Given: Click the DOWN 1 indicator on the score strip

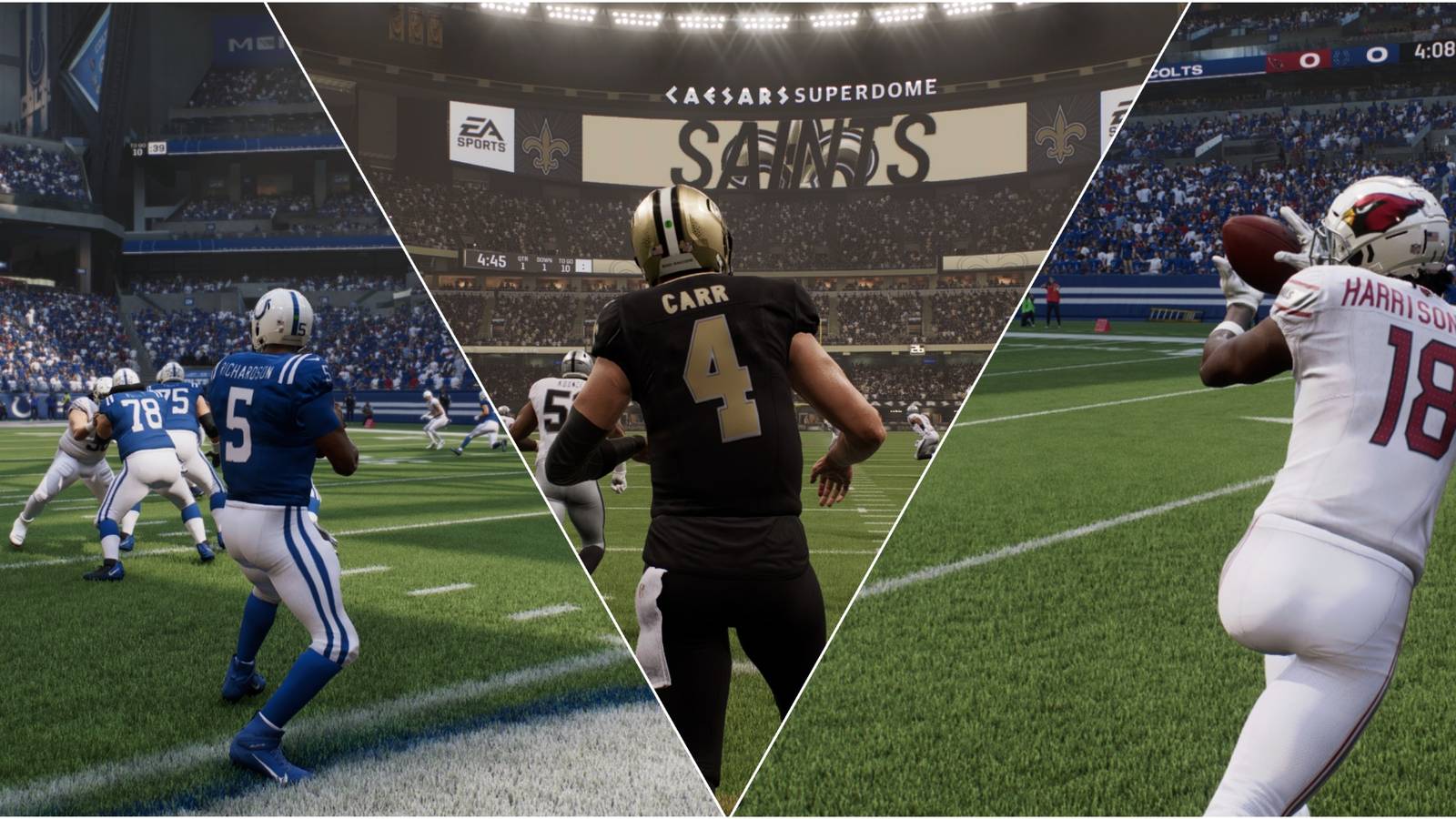Looking at the screenshot, I should pos(544,262).
